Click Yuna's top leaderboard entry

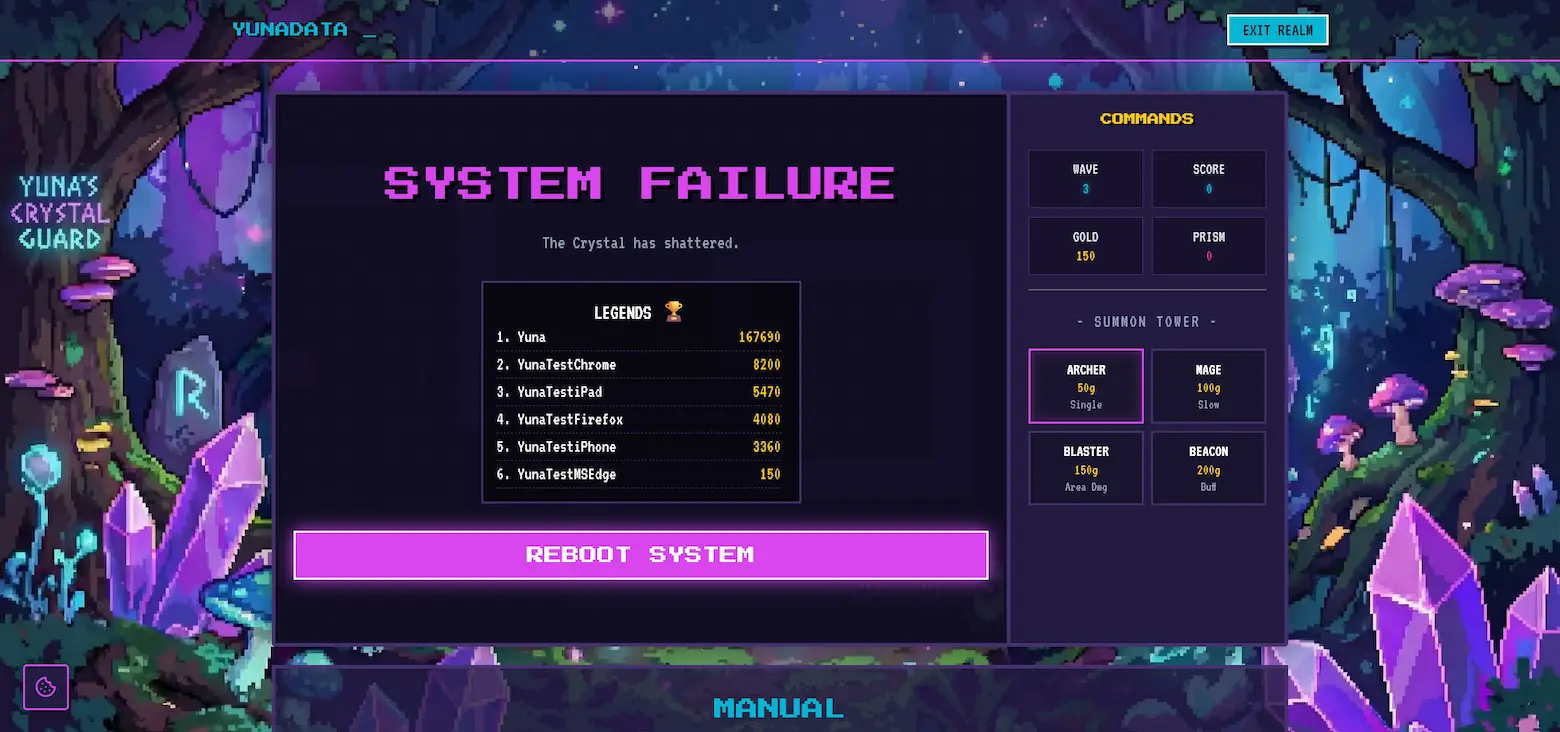pos(640,337)
